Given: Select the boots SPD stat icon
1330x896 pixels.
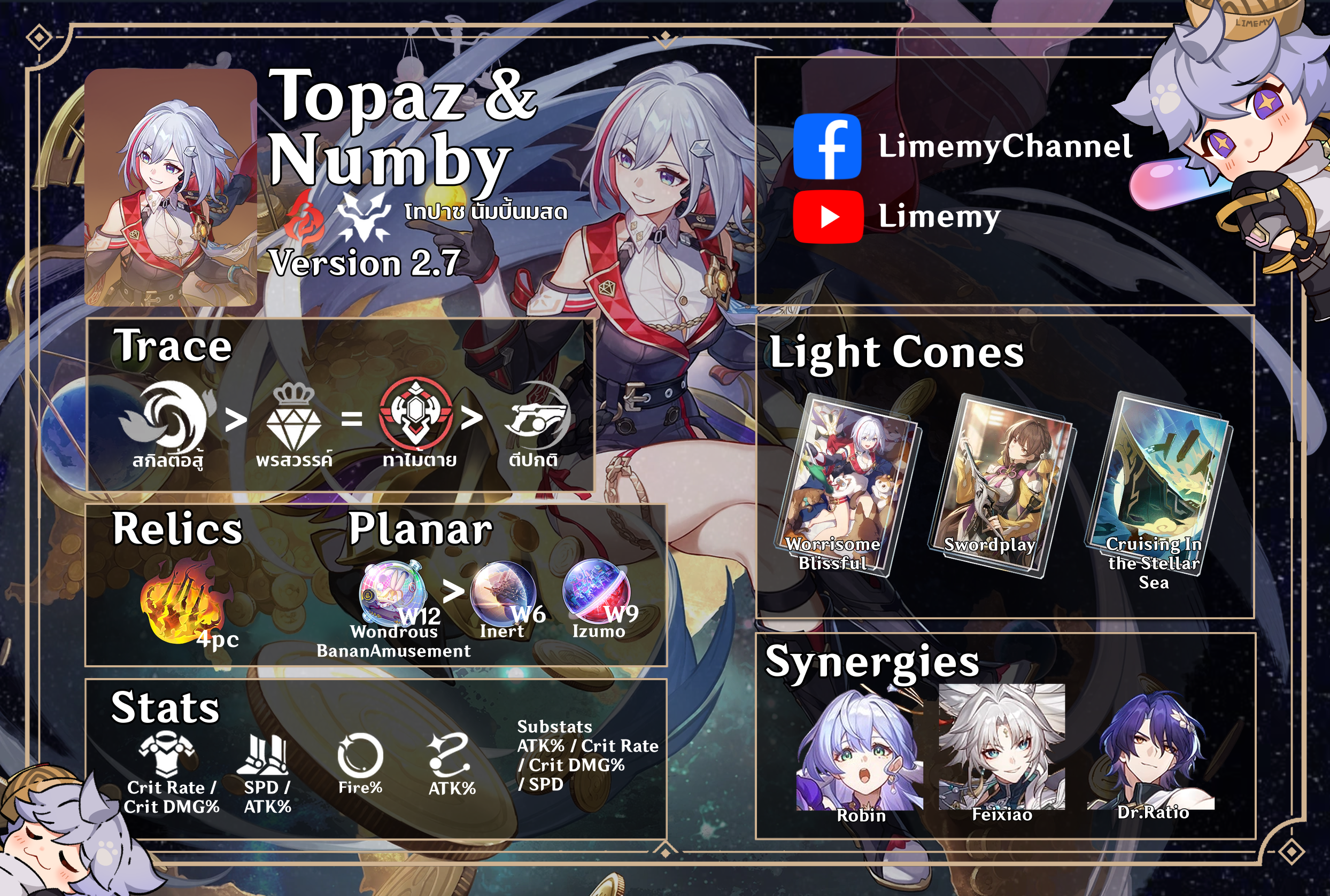Looking at the screenshot, I should [x=266, y=754].
